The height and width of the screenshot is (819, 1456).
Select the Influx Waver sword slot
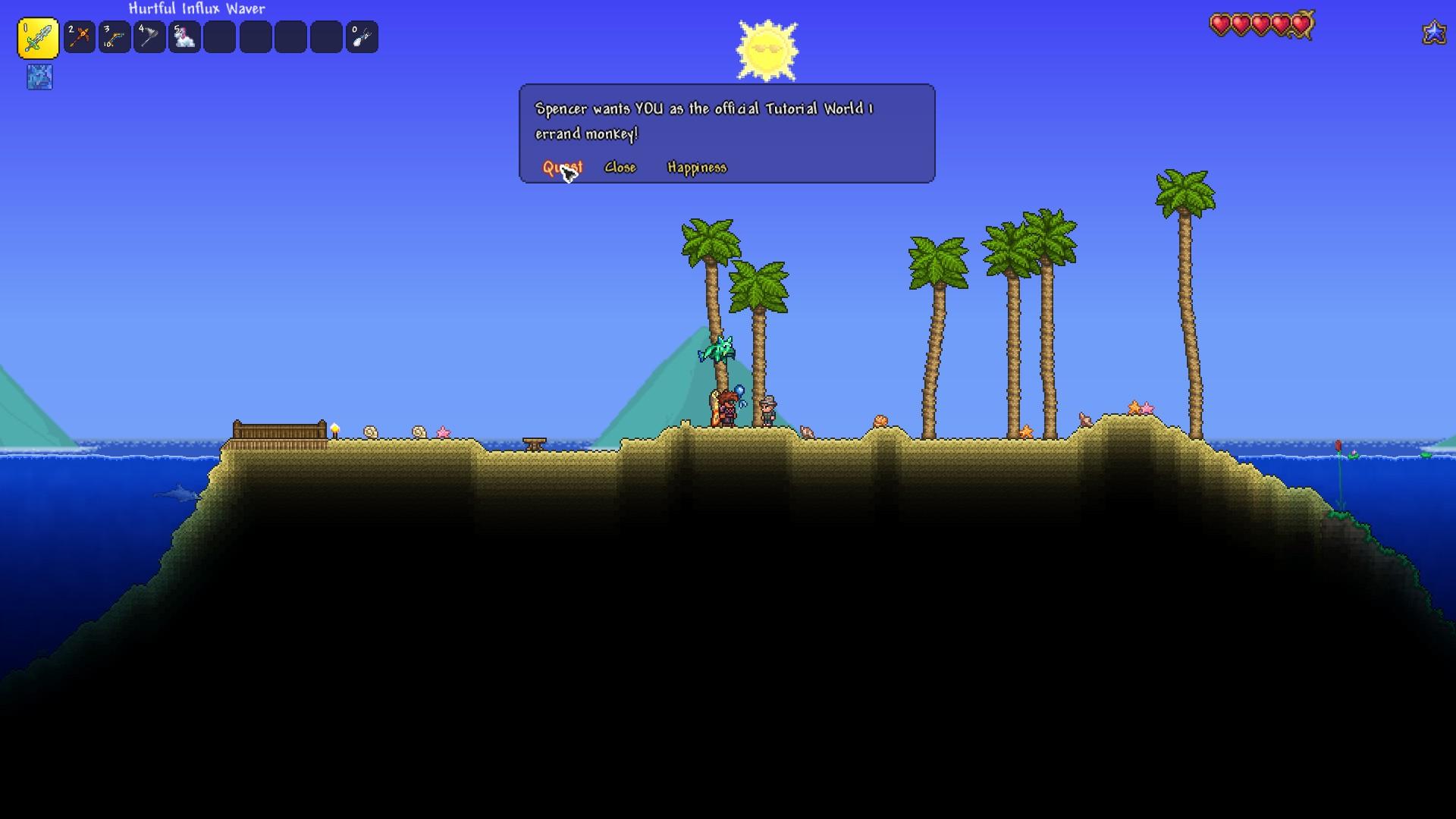point(38,38)
